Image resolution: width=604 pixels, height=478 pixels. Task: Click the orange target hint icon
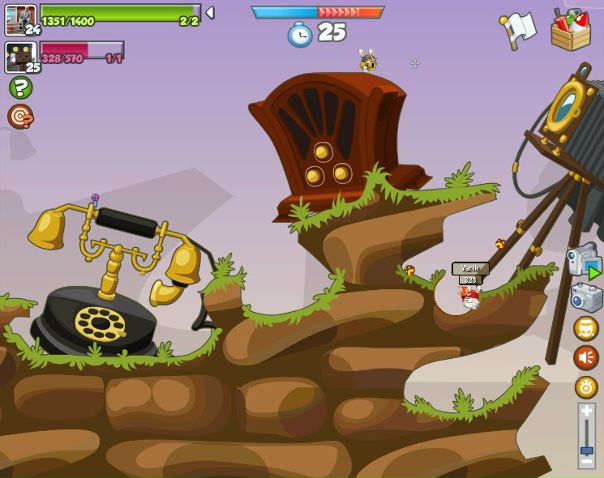pos(20,117)
